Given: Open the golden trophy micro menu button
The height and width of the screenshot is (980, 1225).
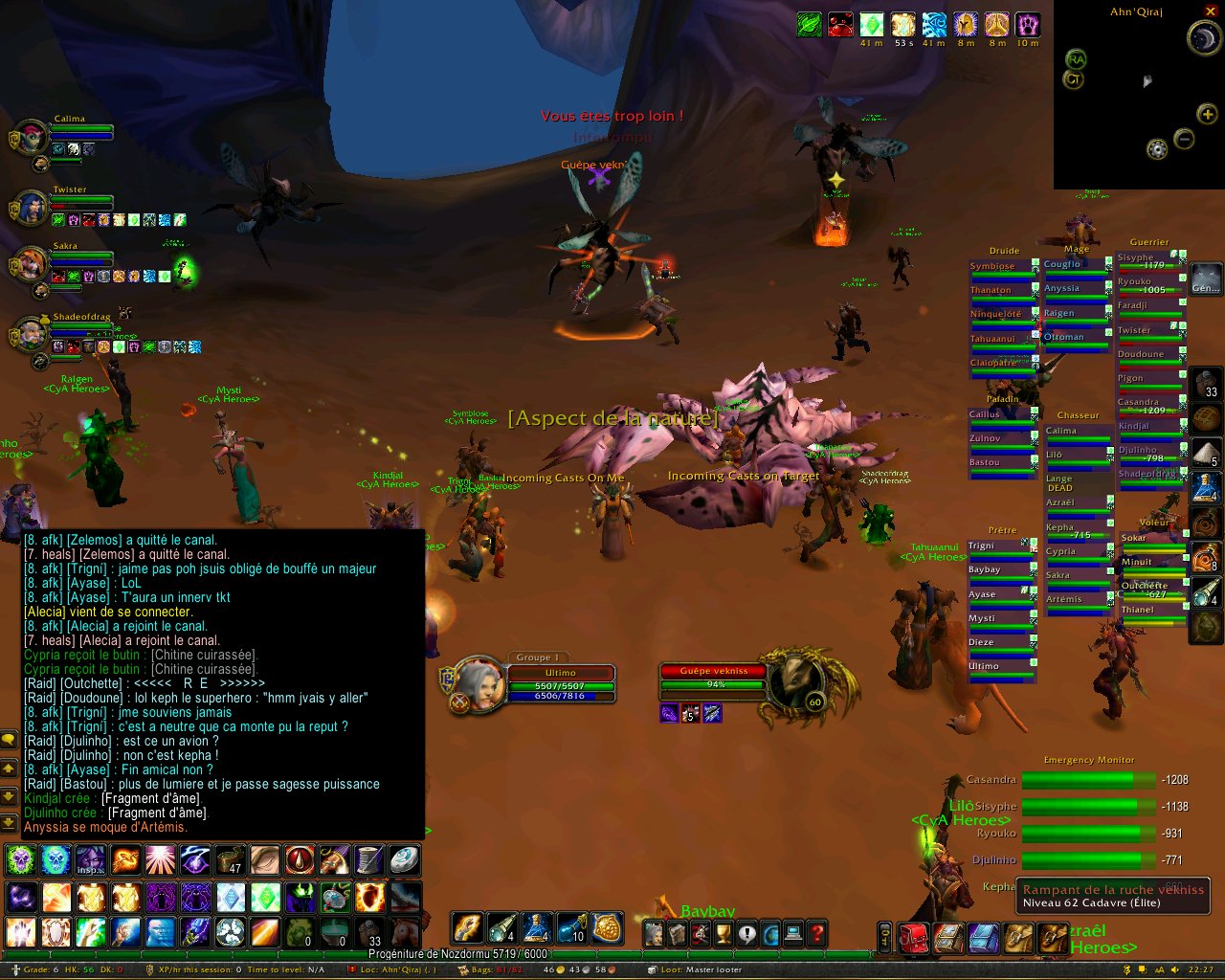Looking at the screenshot, I should 724,933.
